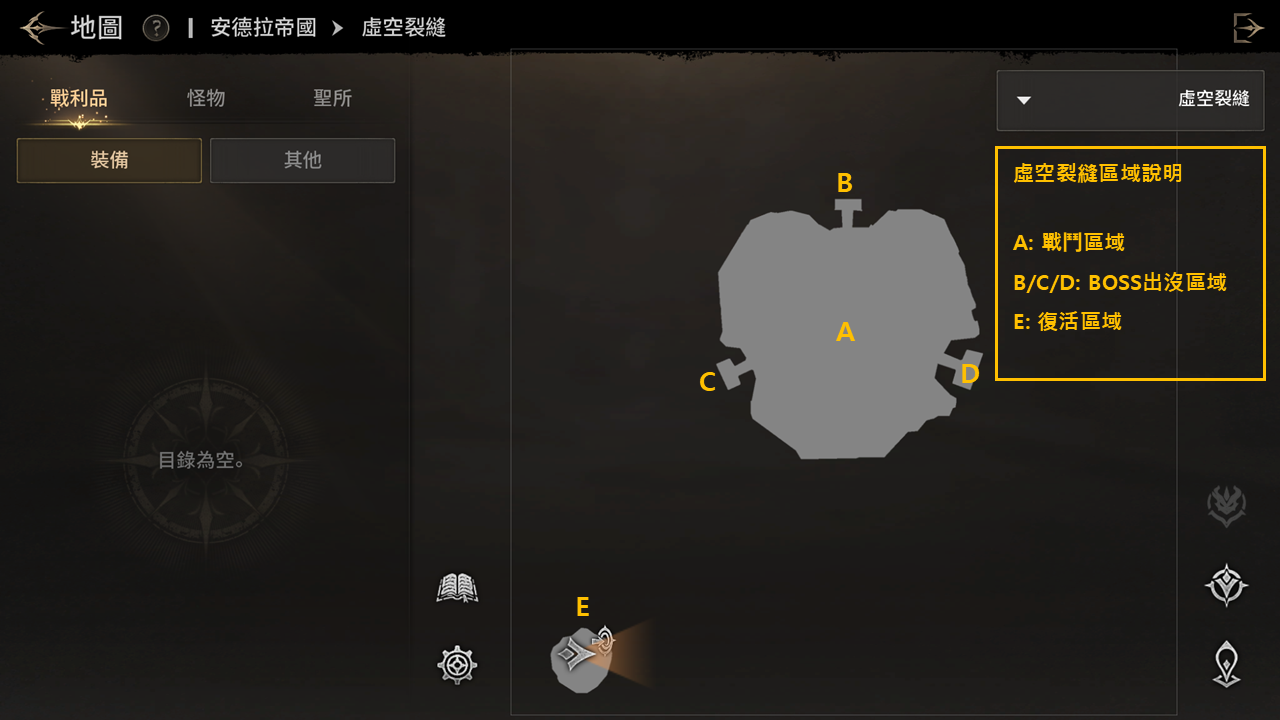Click the question mark help icon
This screenshot has height=720, width=1280.
click(156, 27)
